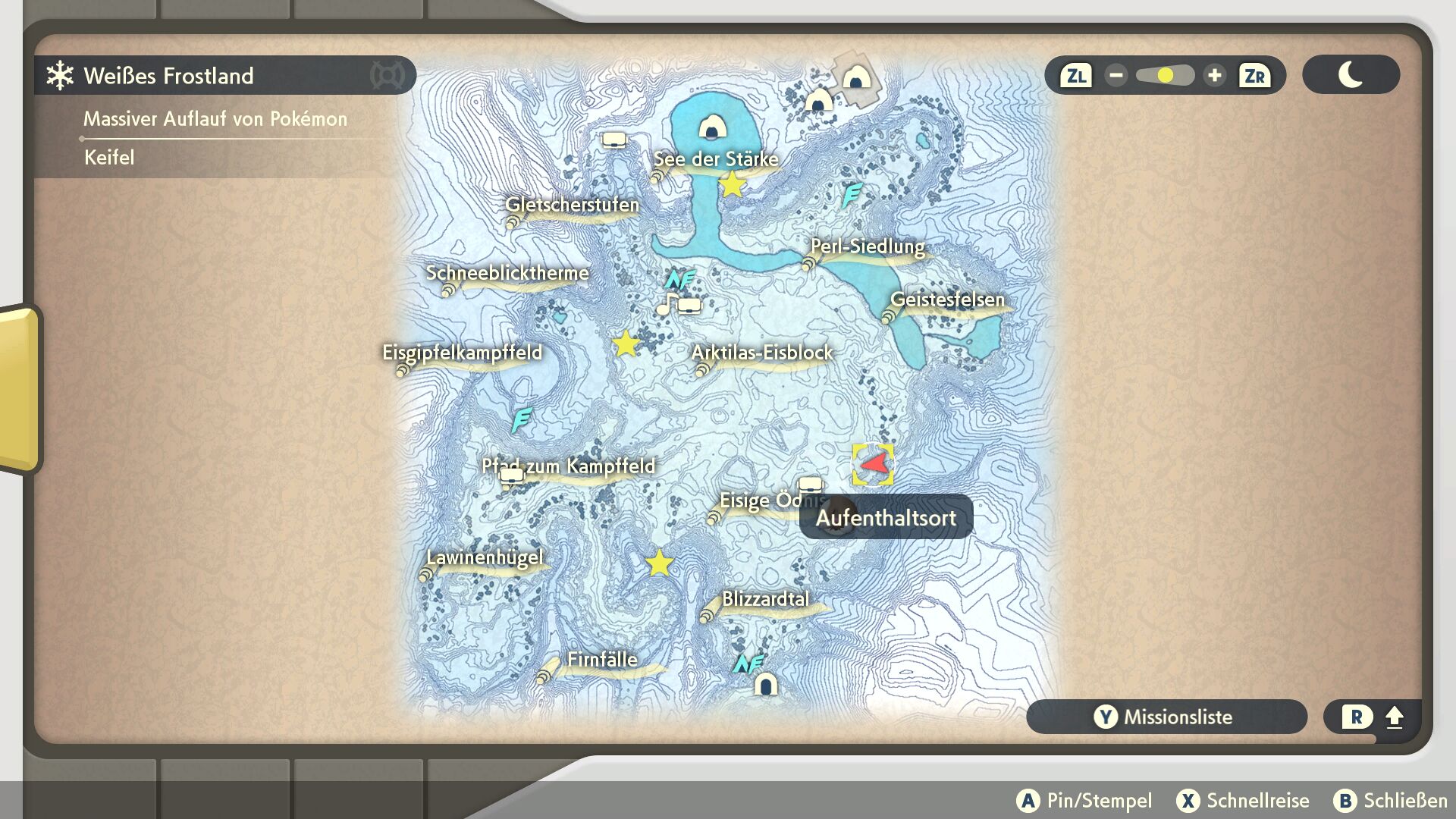
Task: Open the Missionsliste panel
Action: [x=1166, y=717]
